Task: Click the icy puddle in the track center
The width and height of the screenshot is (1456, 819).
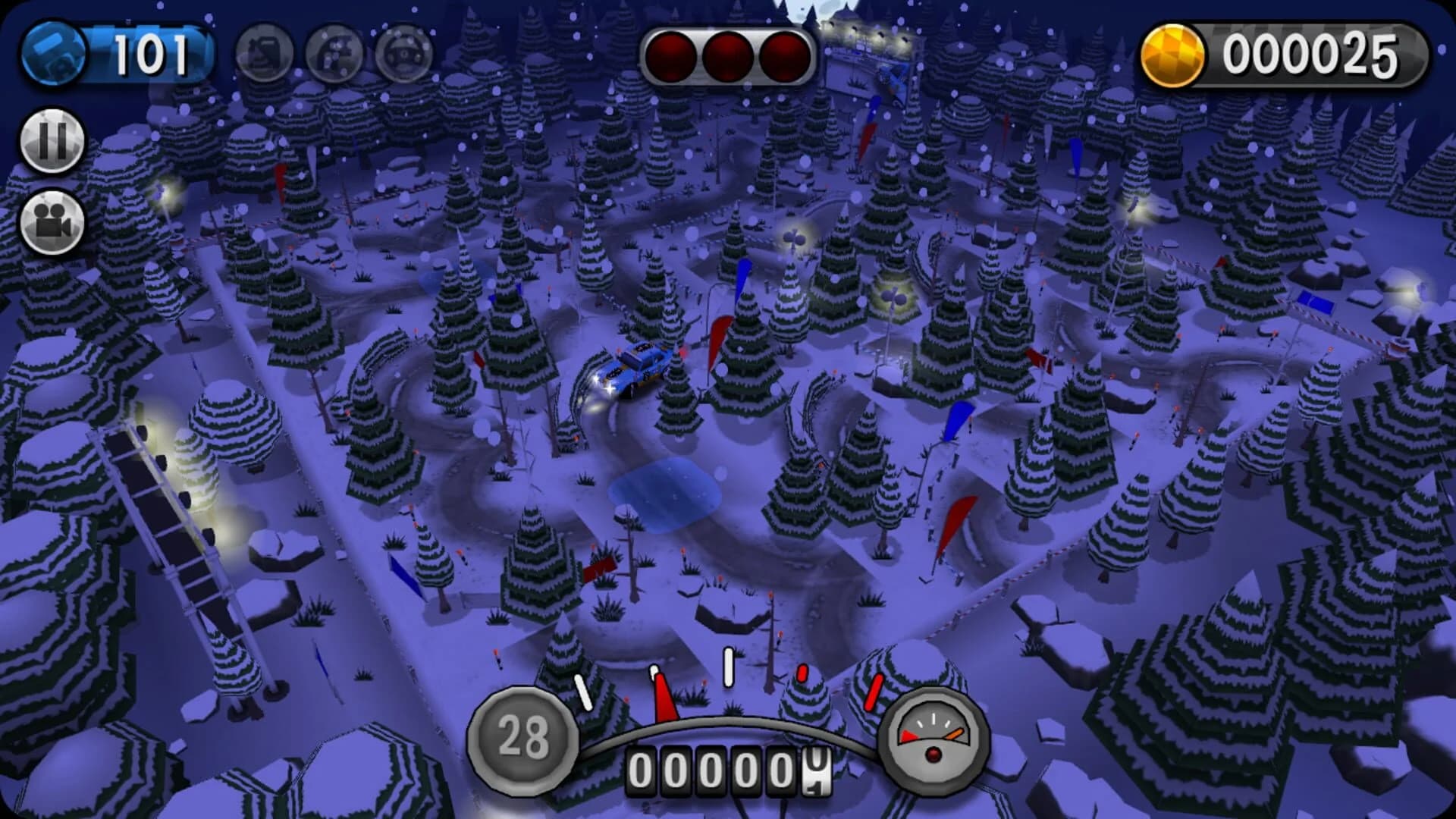Action: [x=666, y=493]
